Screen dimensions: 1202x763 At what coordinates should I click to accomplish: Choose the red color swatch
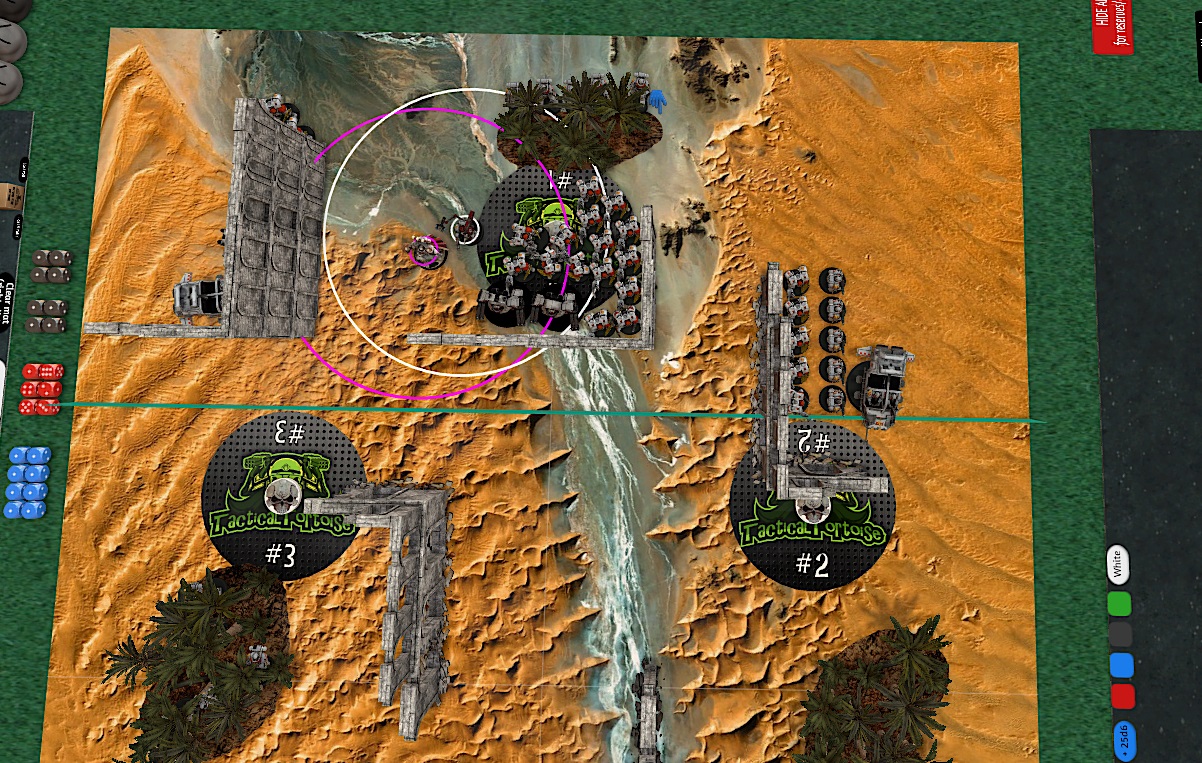pyautogui.click(x=1121, y=696)
